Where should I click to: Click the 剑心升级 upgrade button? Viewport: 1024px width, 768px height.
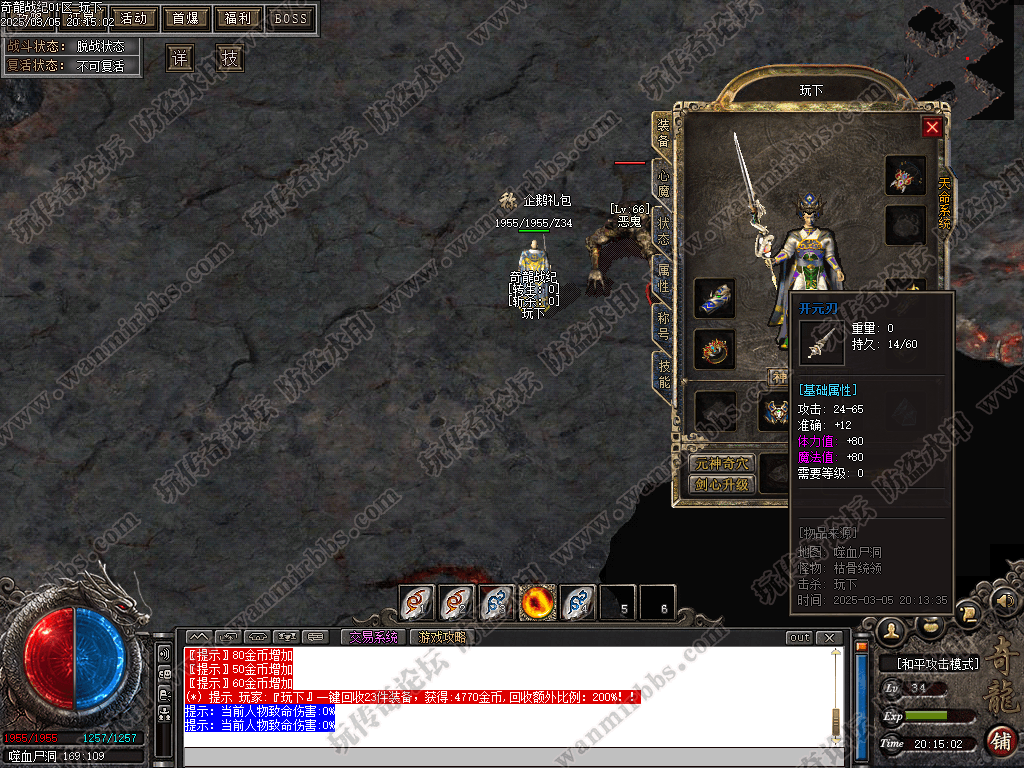(x=721, y=485)
